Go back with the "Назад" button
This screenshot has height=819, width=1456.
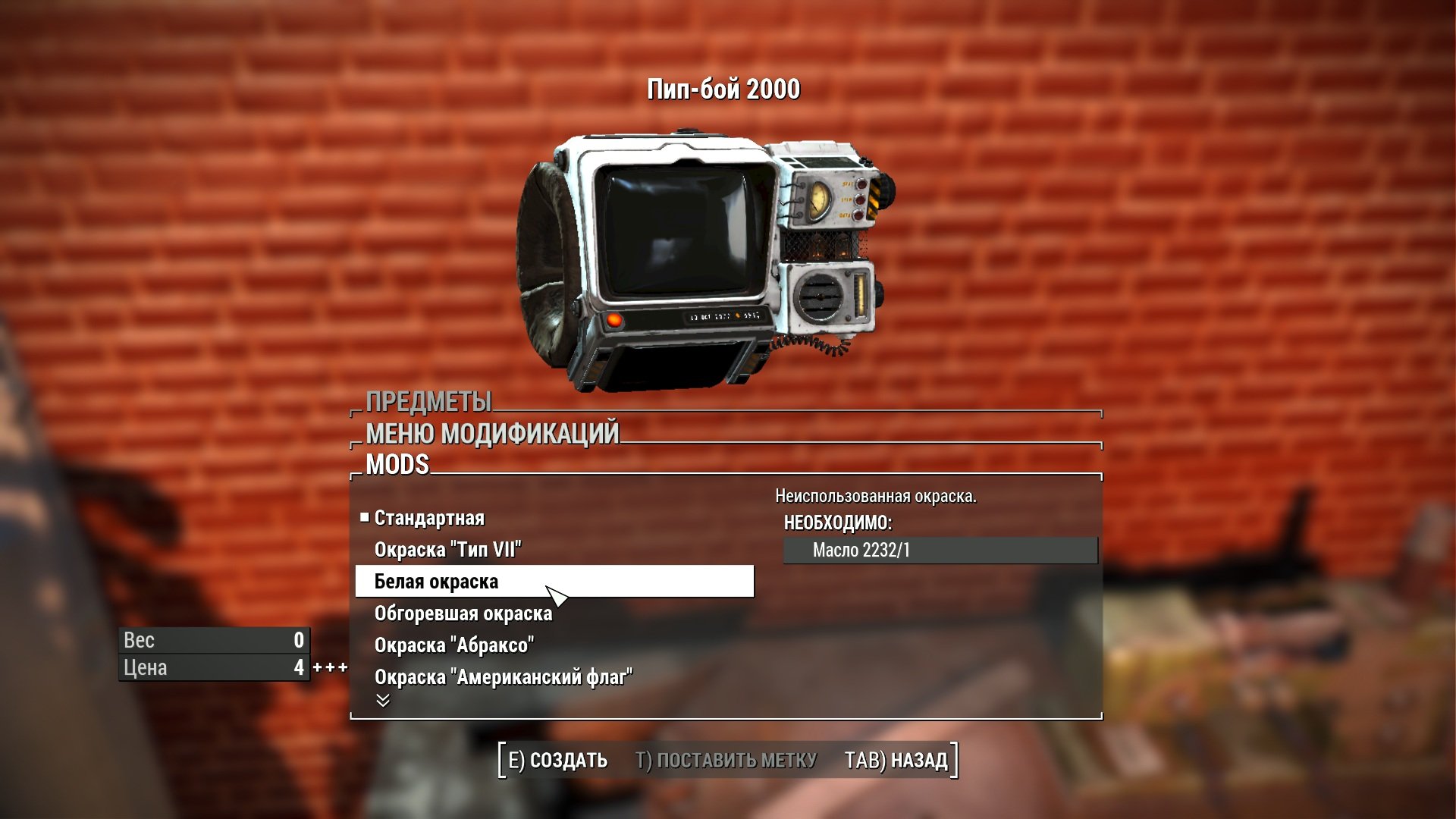pyautogui.click(x=896, y=760)
